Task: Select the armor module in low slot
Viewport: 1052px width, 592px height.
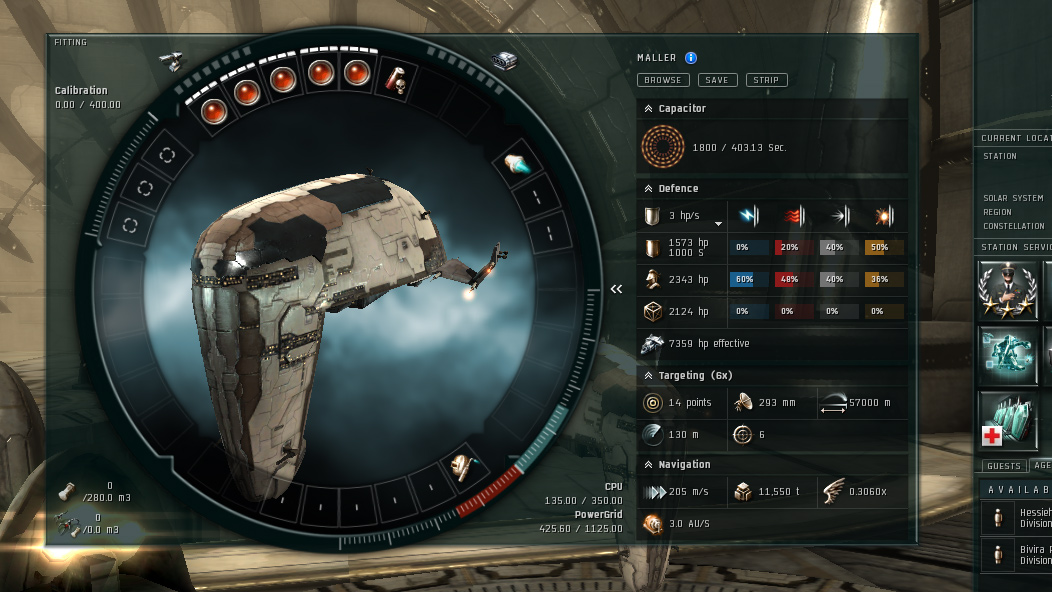Action: coord(460,466)
